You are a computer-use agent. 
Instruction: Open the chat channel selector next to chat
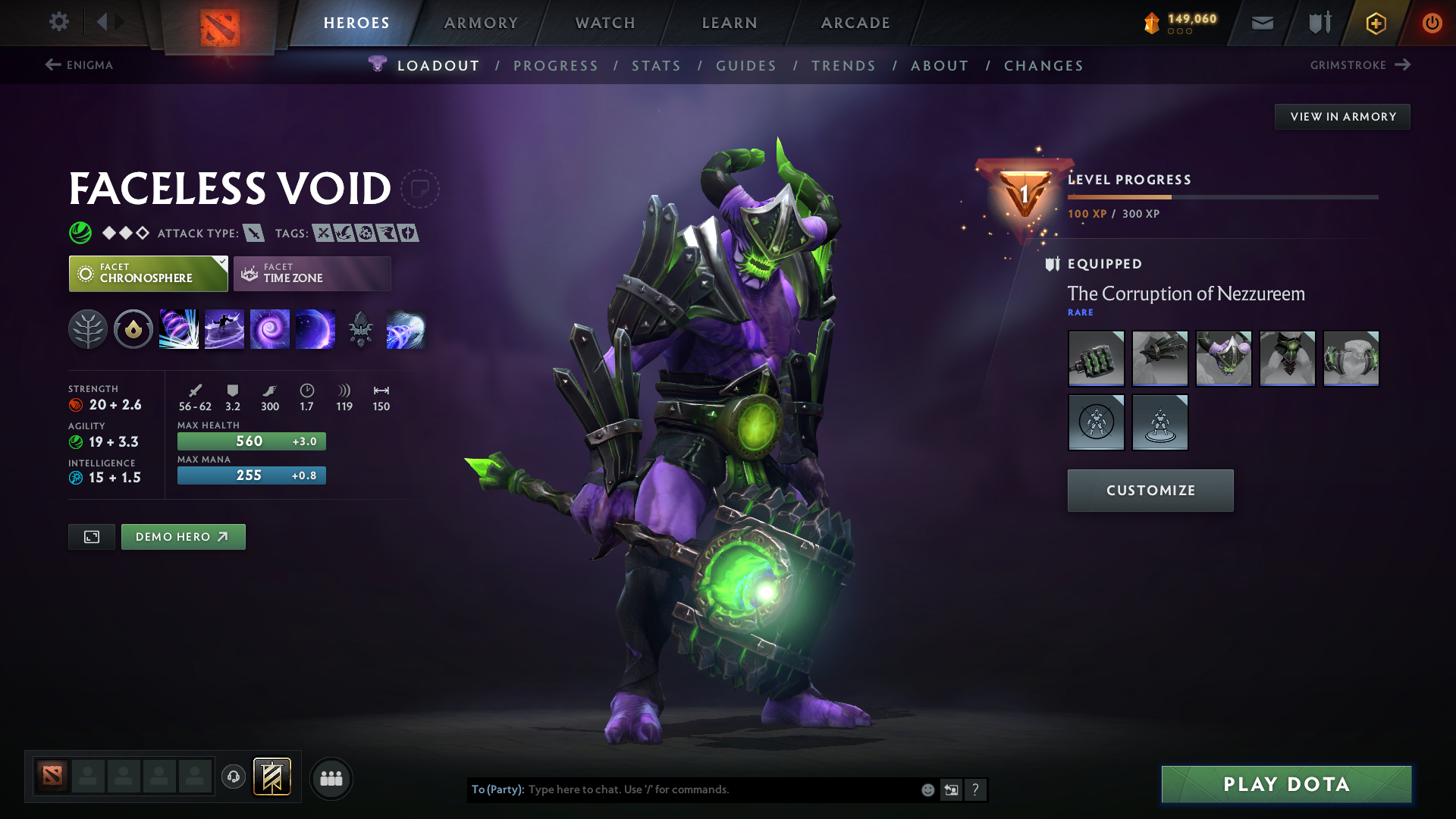951,789
